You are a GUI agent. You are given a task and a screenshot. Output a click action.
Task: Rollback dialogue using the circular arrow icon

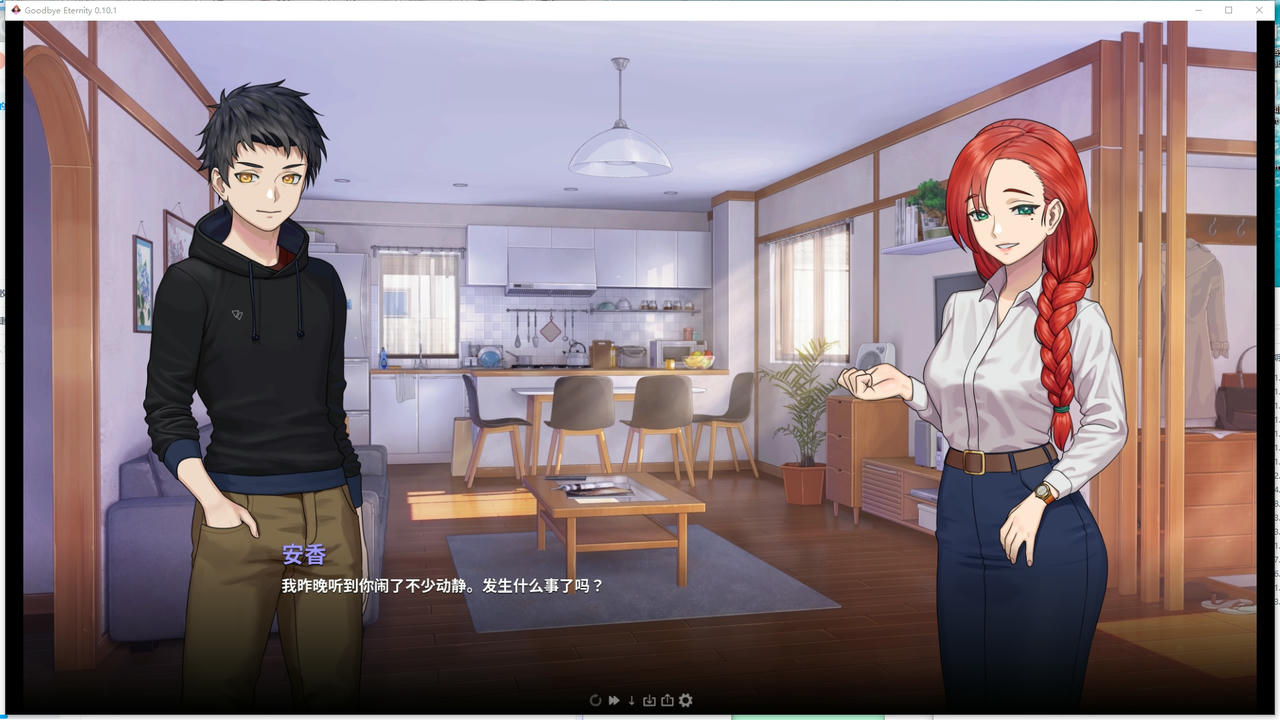click(x=595, y=700)
